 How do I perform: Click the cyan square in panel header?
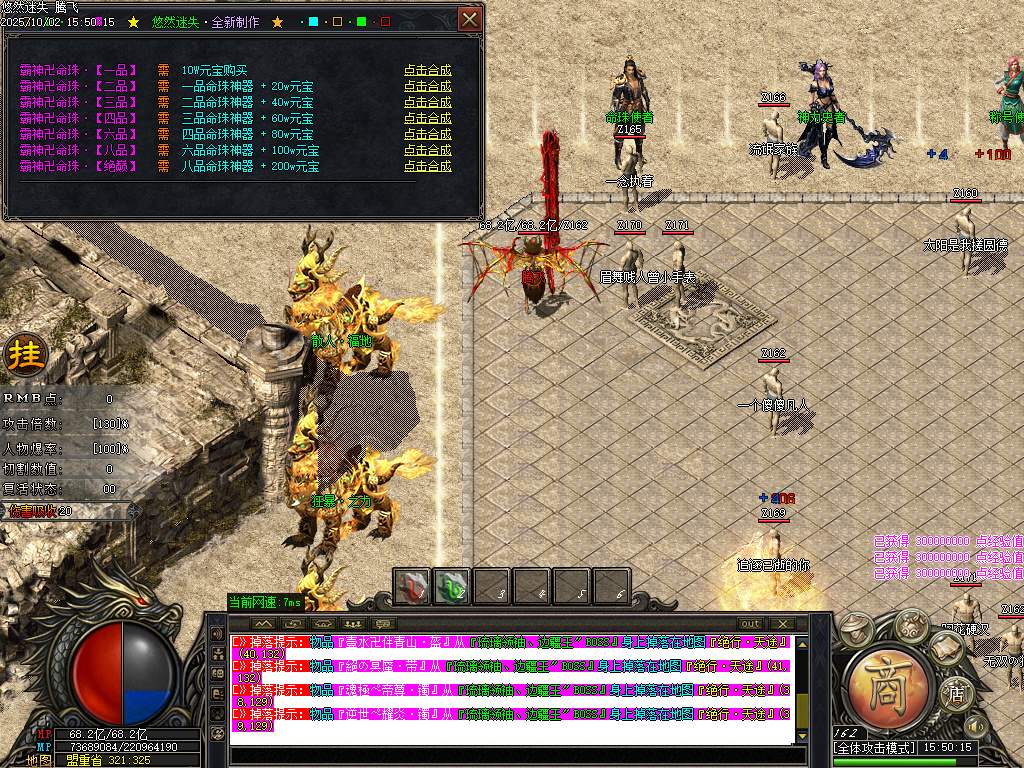point(313,21)
